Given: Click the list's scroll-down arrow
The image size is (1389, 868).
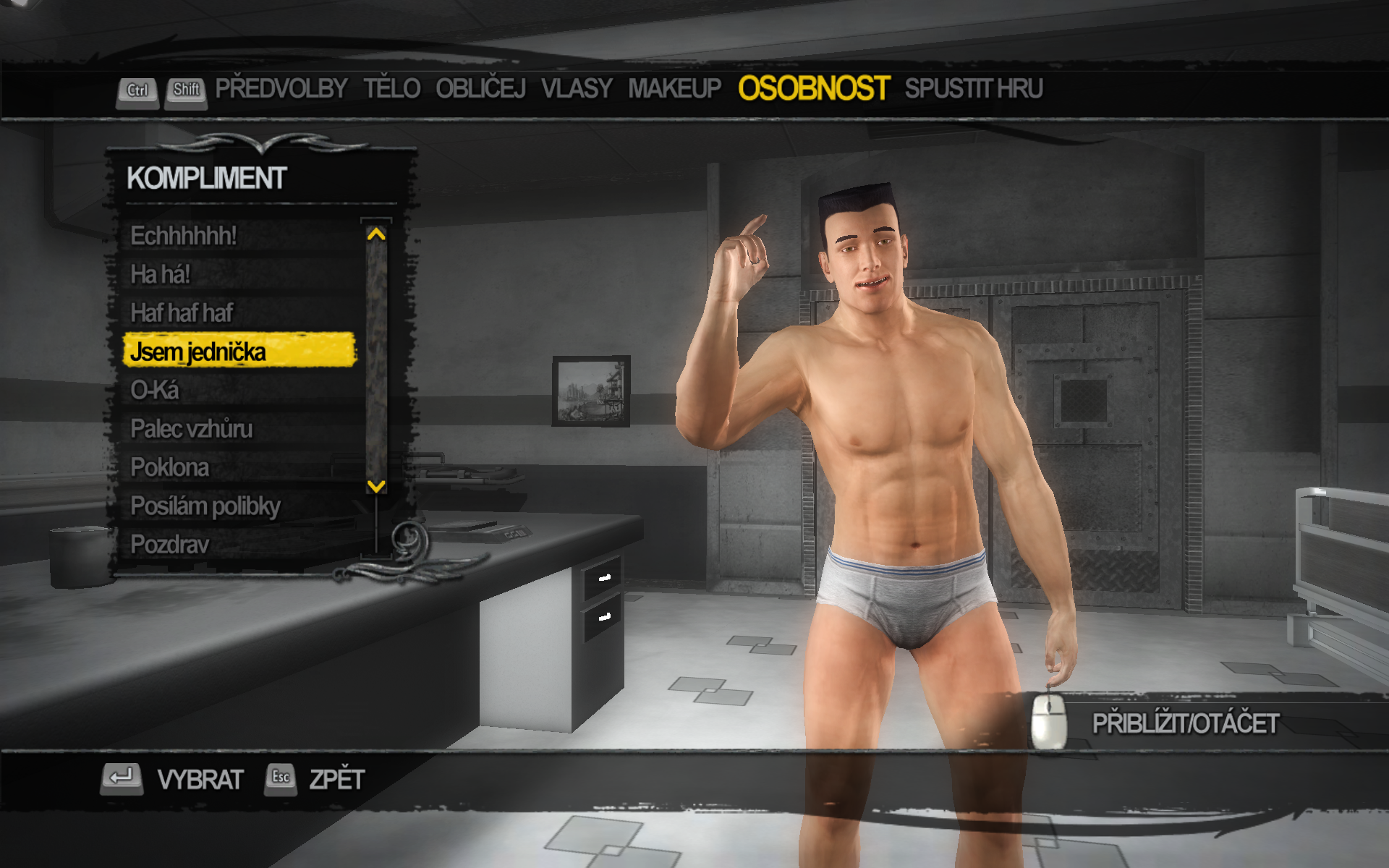Looking at the screenshot, I should click(x=376, y=486).
